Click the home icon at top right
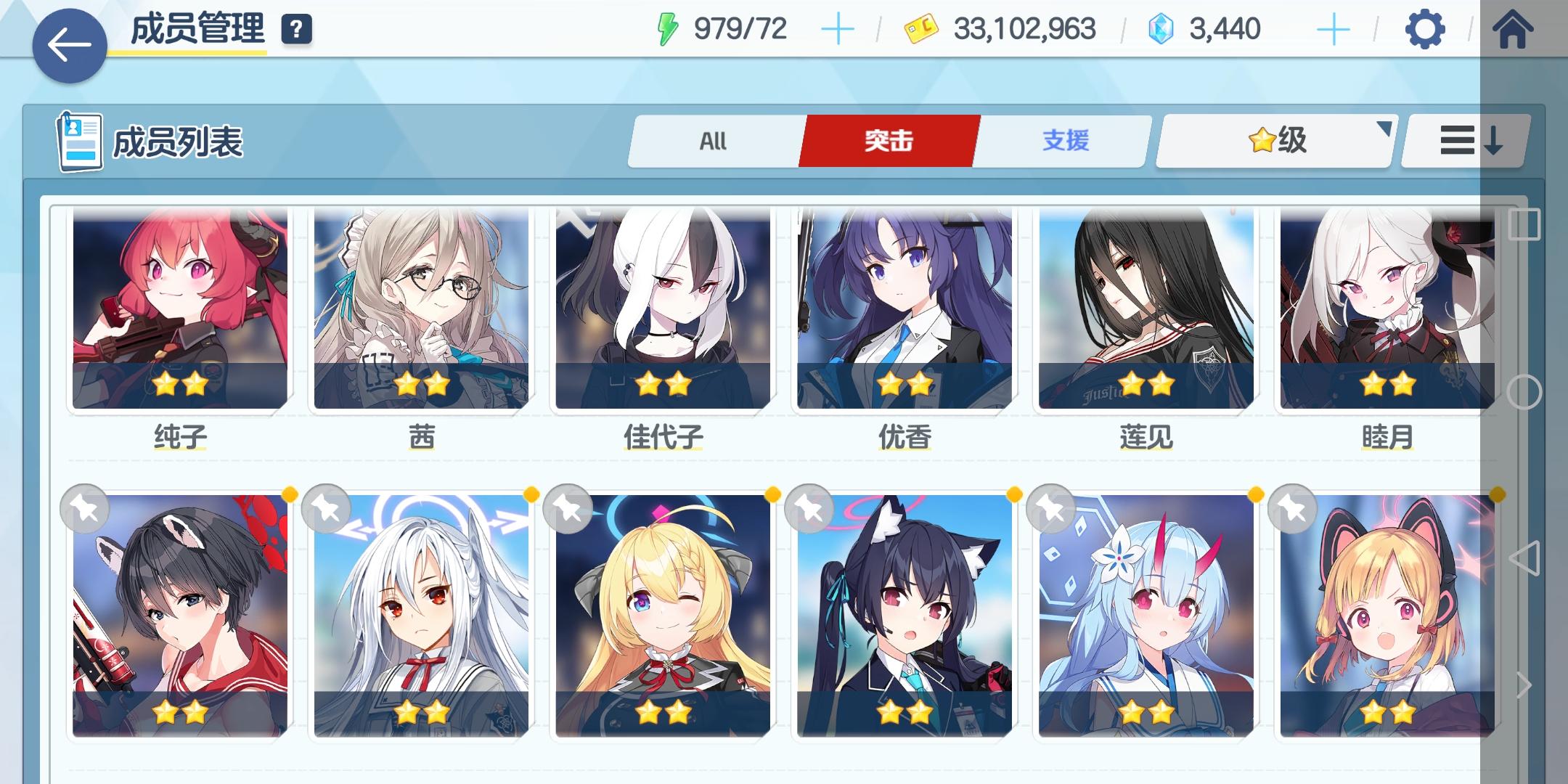 click(1514, 30)
